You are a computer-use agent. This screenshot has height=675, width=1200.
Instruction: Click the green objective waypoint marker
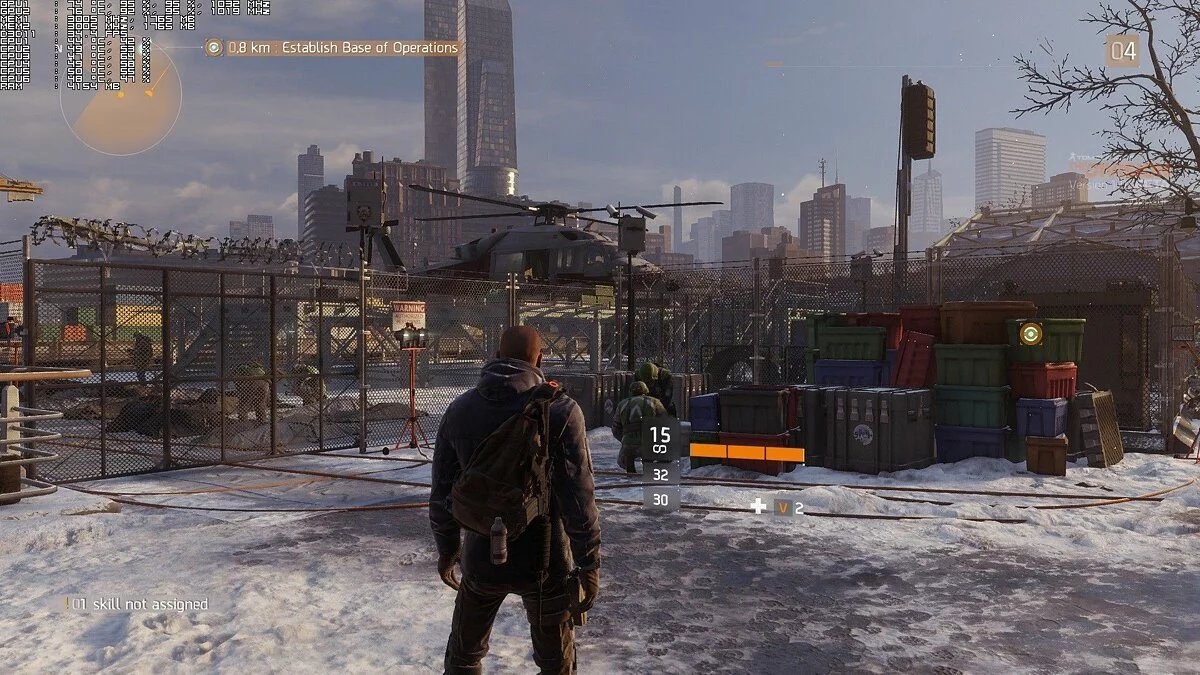(x=1030, y=333)
